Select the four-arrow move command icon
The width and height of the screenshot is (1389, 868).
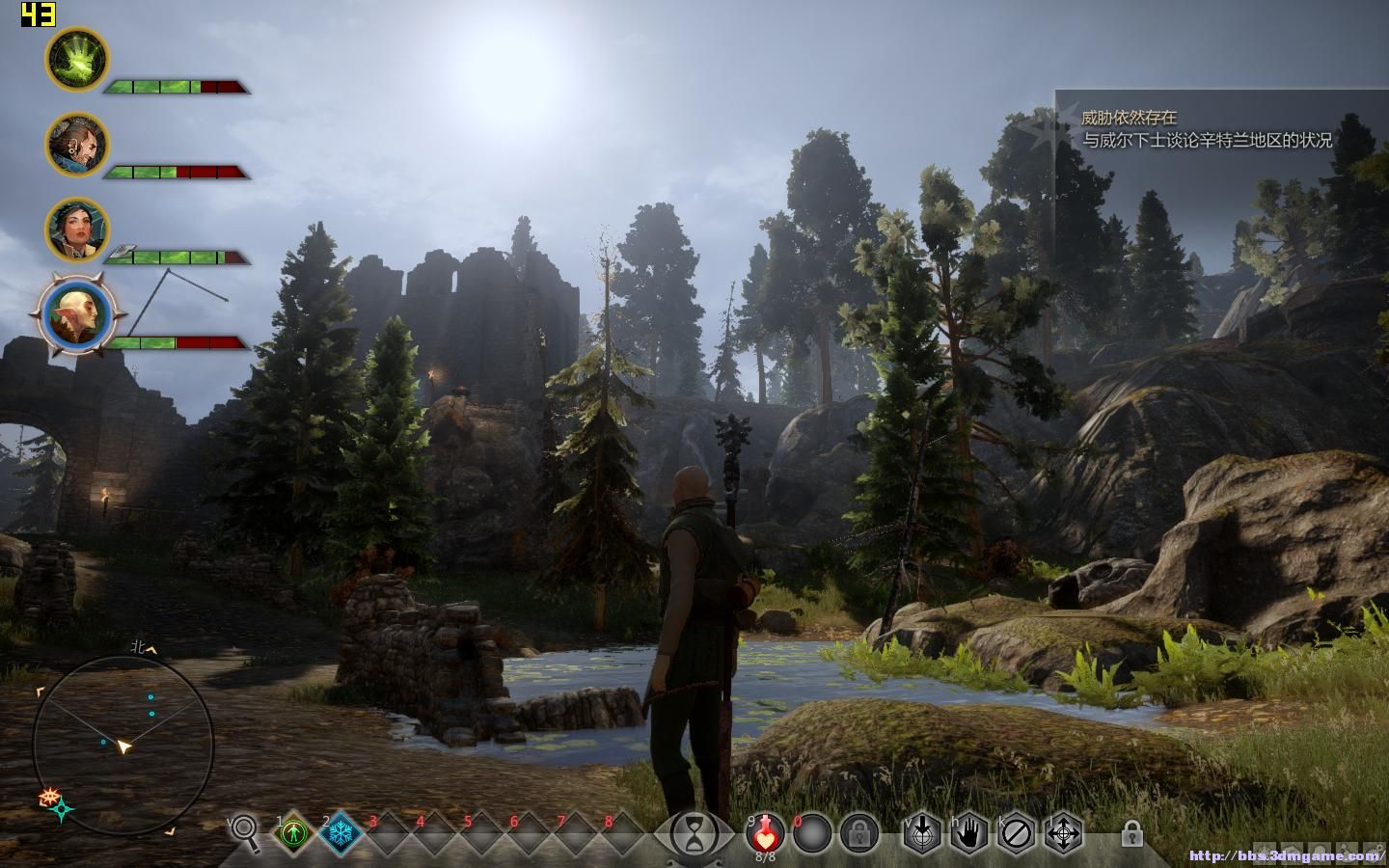coord(1063,832)
